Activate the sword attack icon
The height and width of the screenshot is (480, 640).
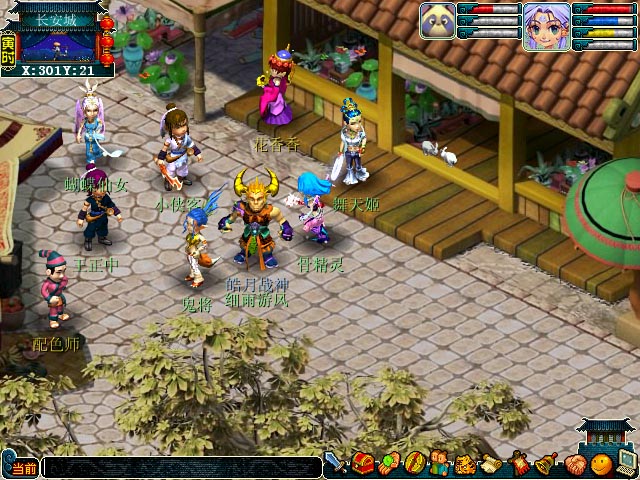point(337,464)
